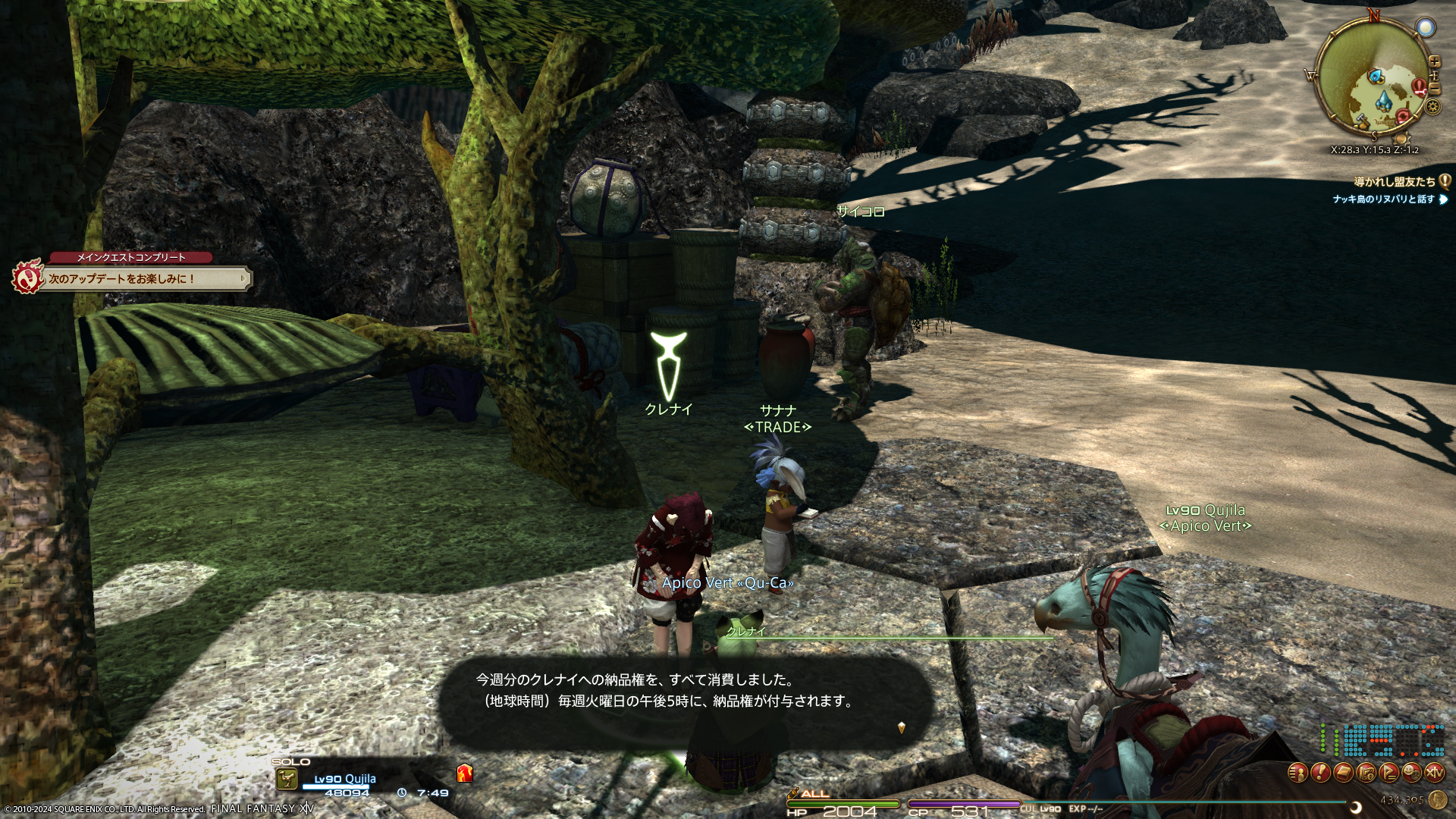
Task: Open the XIV System menu icon
Action: [x=1435, y=773]
